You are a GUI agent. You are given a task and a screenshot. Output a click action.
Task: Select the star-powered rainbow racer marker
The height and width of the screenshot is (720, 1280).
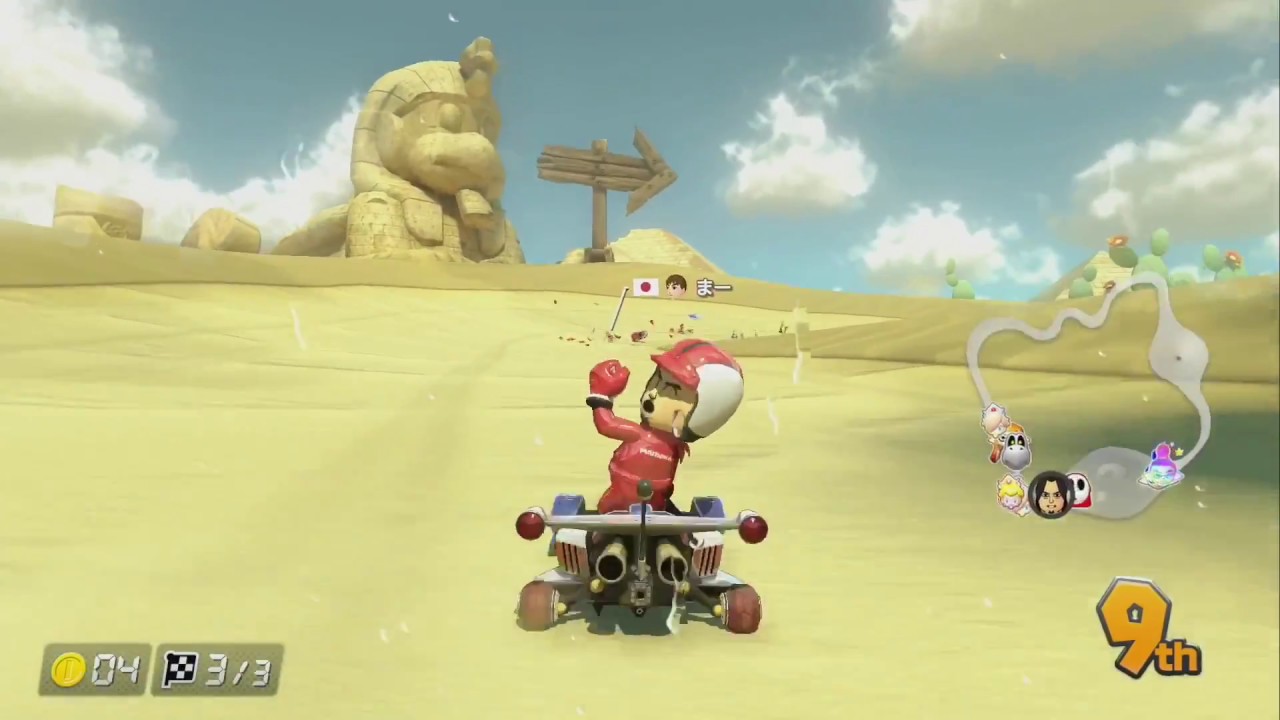tap(1163, 465)
